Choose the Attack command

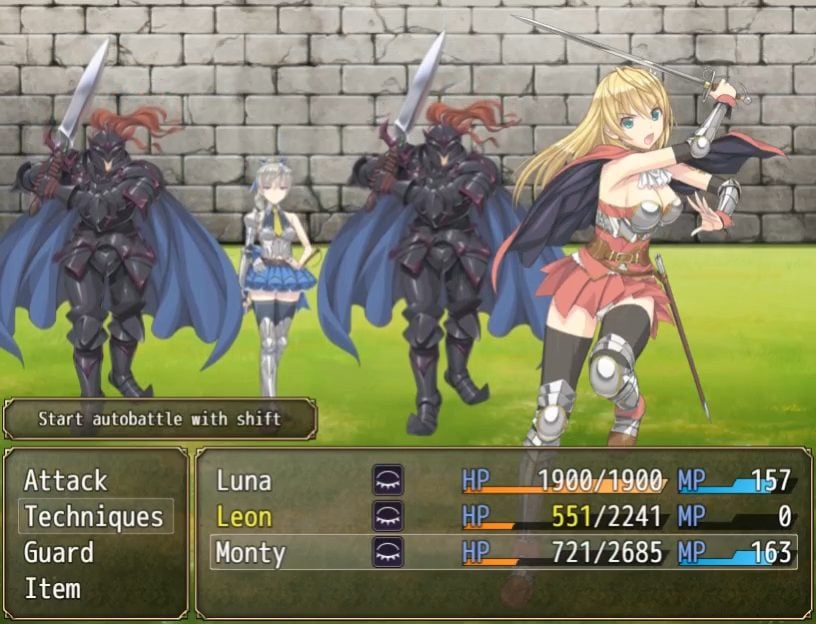pyautogui.click(x=66, y=481)
